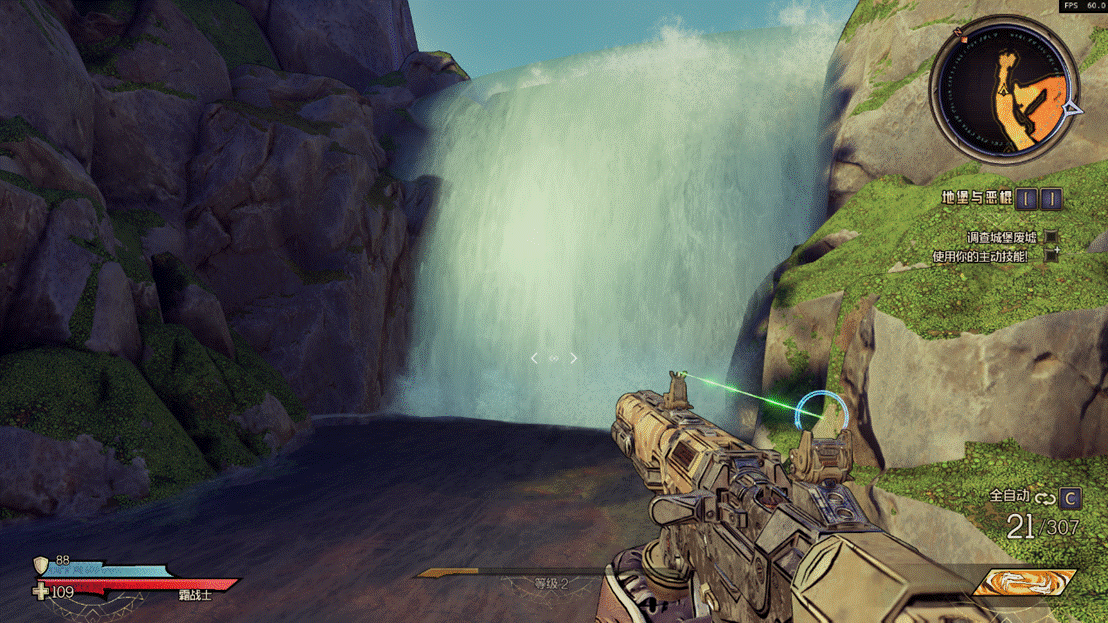The width and height of the screenshot is (1108, 623).
Task: Open the circular minimap
Action: point(1004,89)
